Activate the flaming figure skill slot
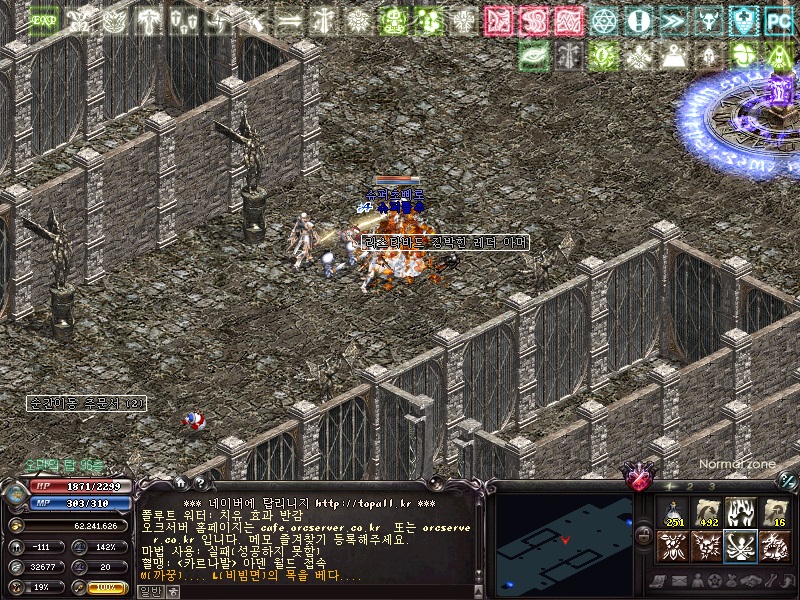The width and height of the screenshot is (800, 600). click(x=741, y=512)
